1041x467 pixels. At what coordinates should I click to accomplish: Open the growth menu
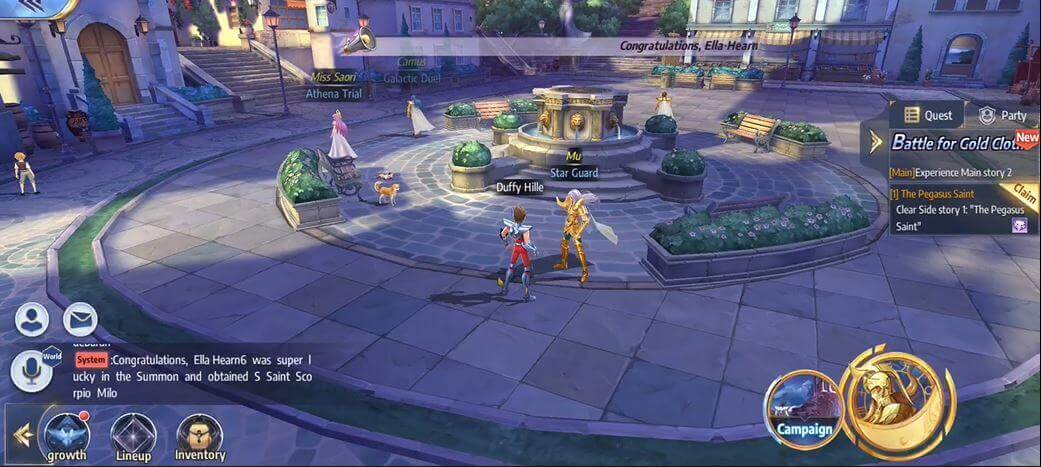(66, 436)
